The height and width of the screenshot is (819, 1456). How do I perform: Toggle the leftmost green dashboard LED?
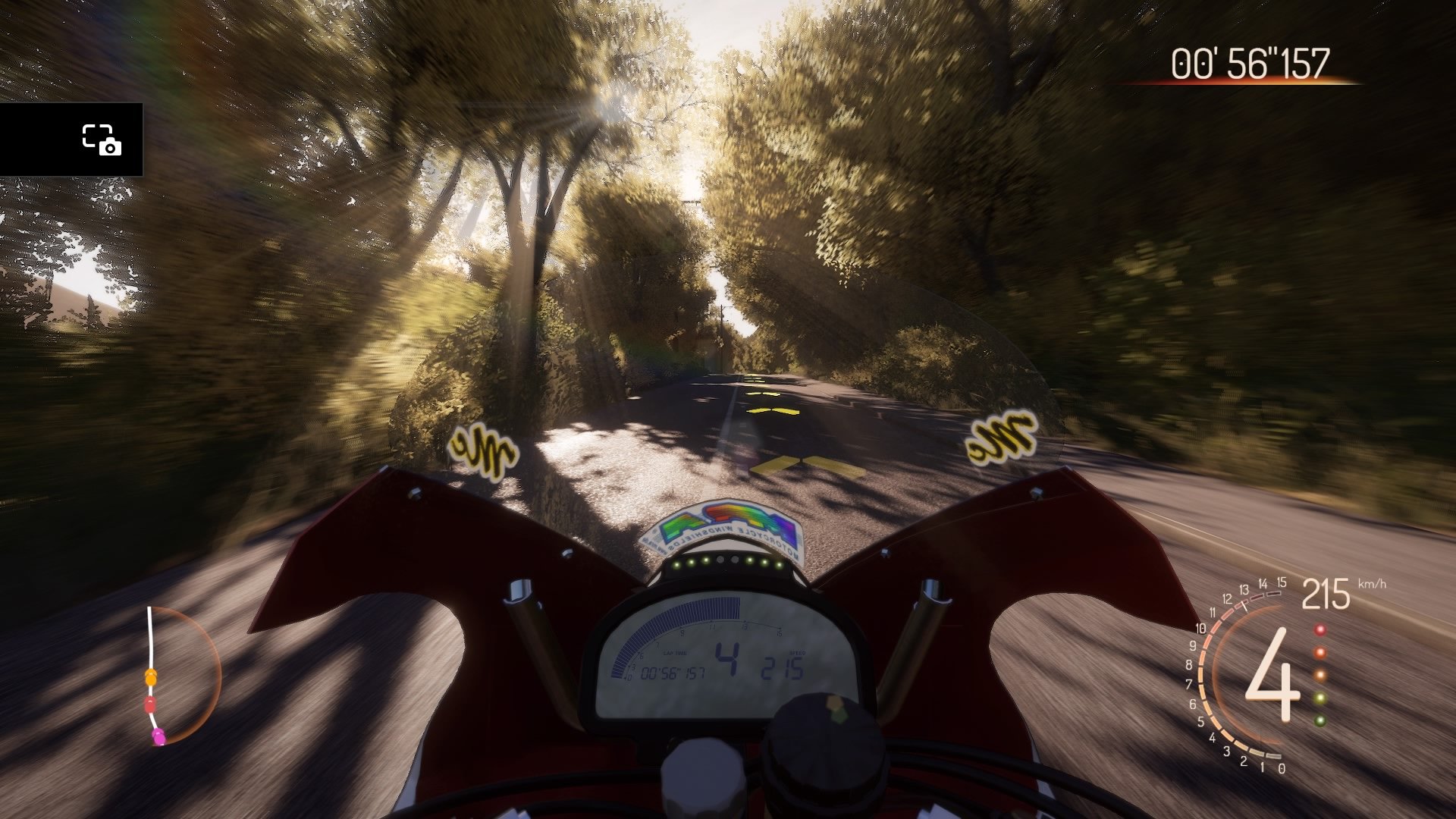click(x=676, y=565)
